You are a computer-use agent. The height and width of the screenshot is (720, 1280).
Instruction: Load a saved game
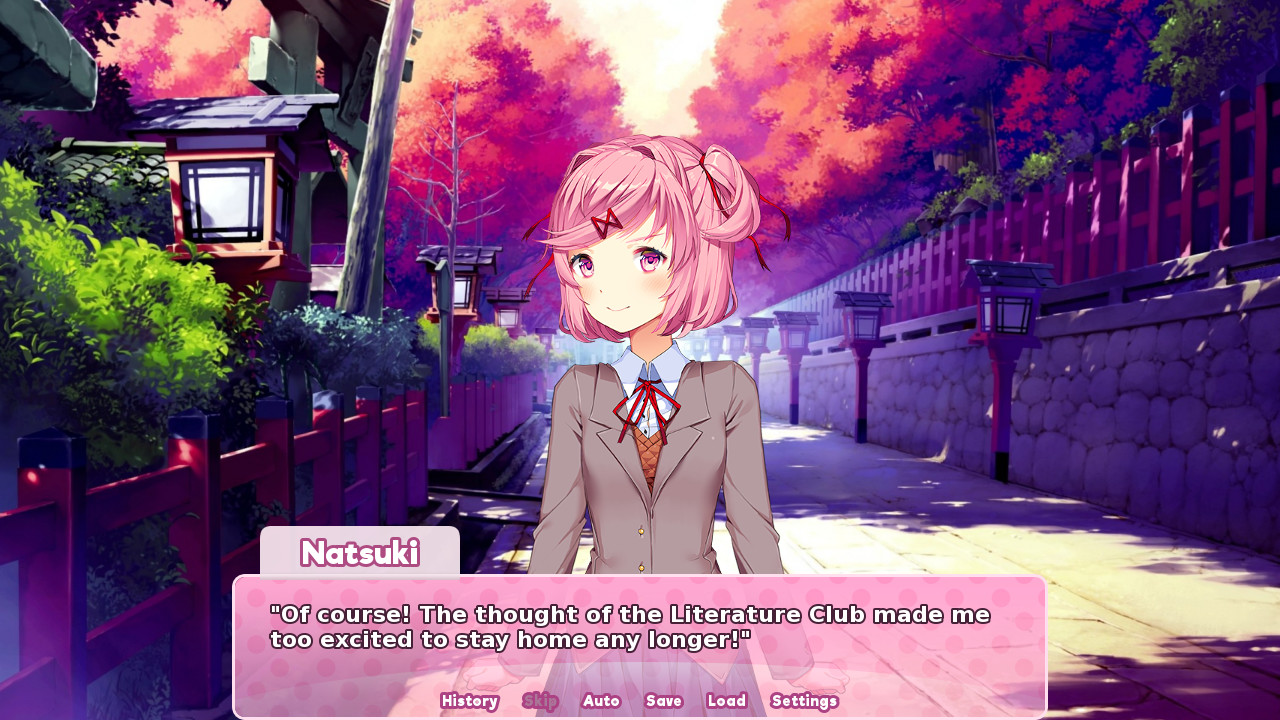[726, 701]
